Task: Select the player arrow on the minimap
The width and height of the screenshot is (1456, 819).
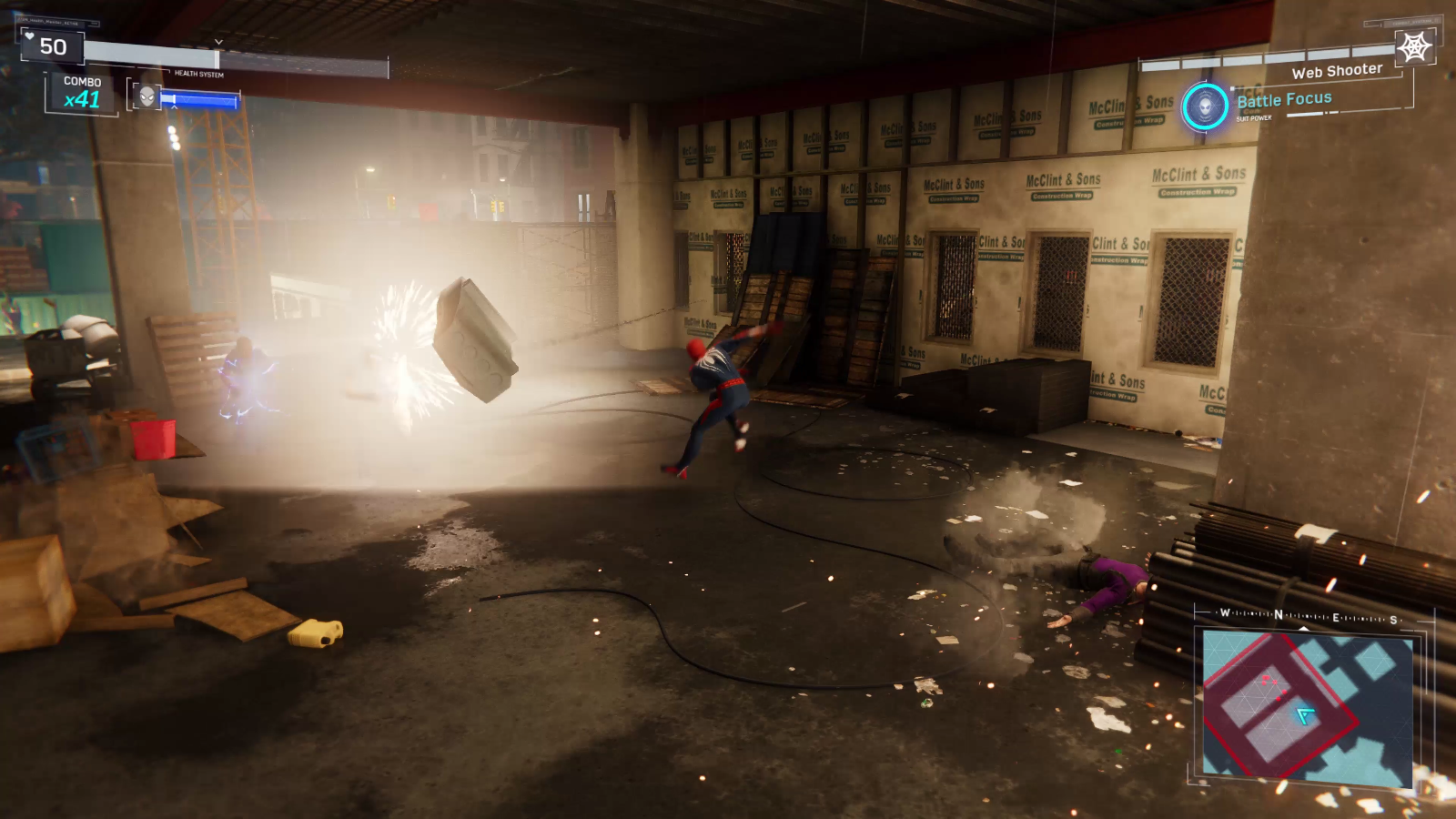Action: [1304, 714]
